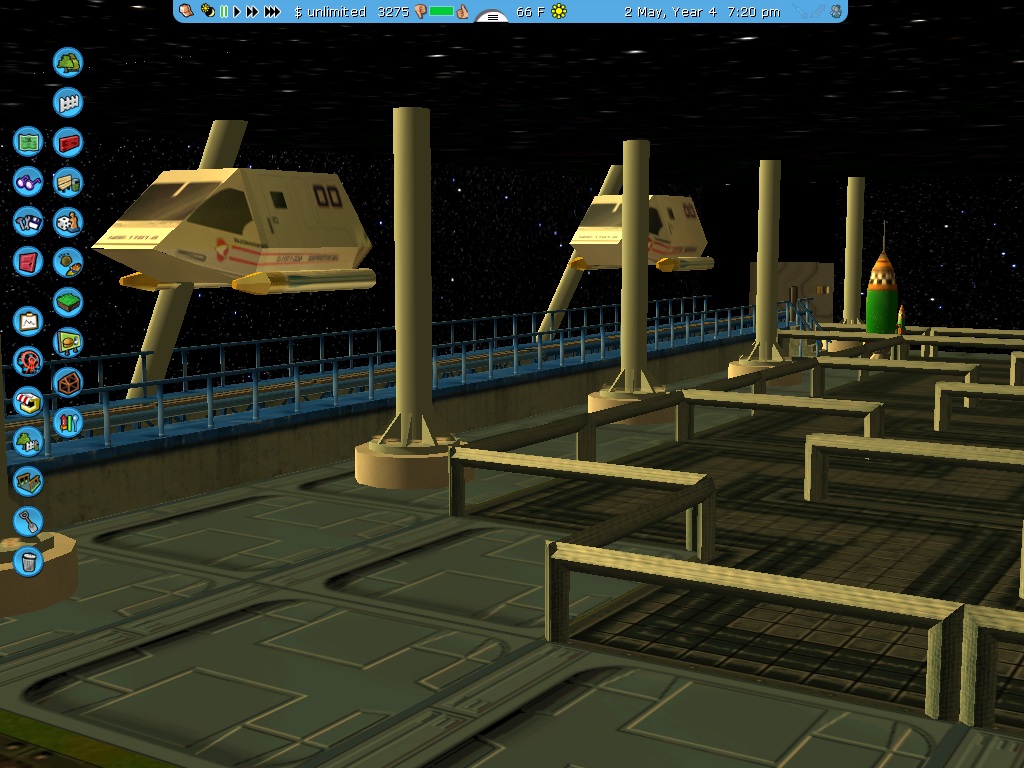Click the red door icon
Image resolution: width=1024 pixels, height=768 pixels.
[28, 262]
